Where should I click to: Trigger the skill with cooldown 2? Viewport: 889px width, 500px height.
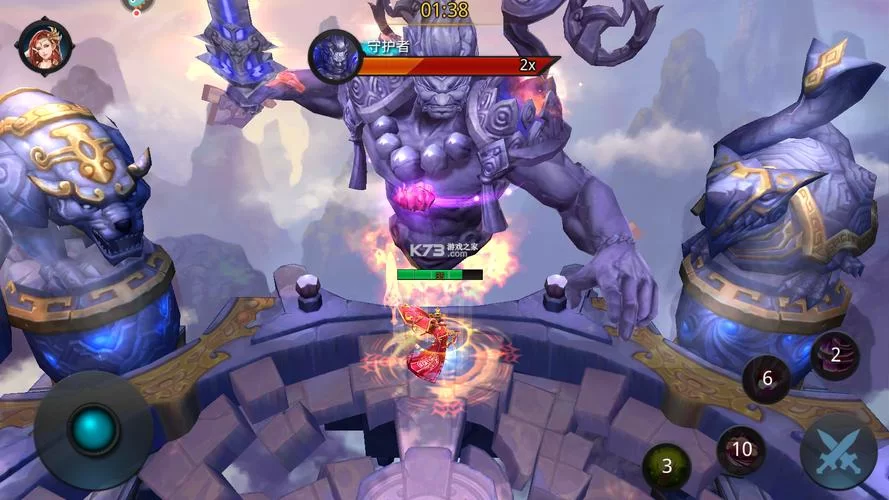coord(835,355)
